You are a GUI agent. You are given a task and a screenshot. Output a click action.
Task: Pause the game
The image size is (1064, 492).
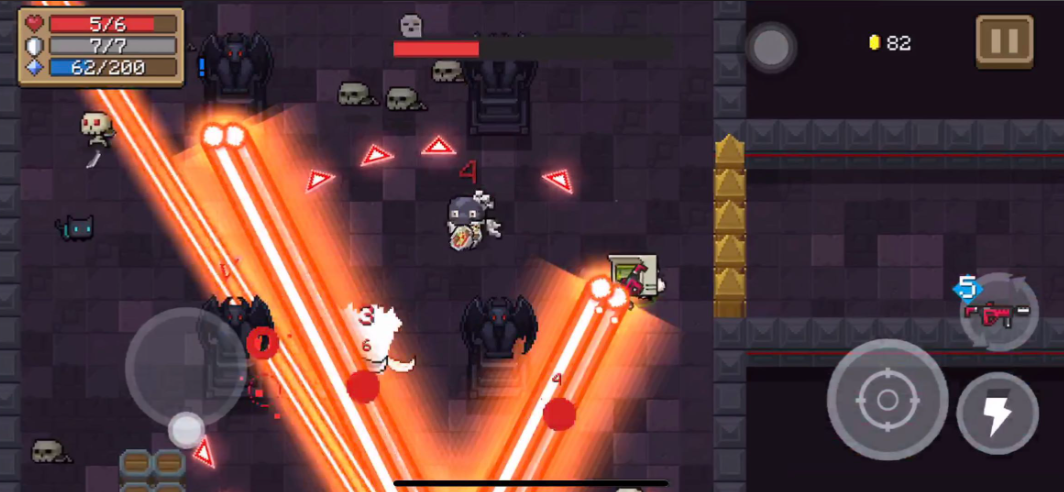(1004, 42)
